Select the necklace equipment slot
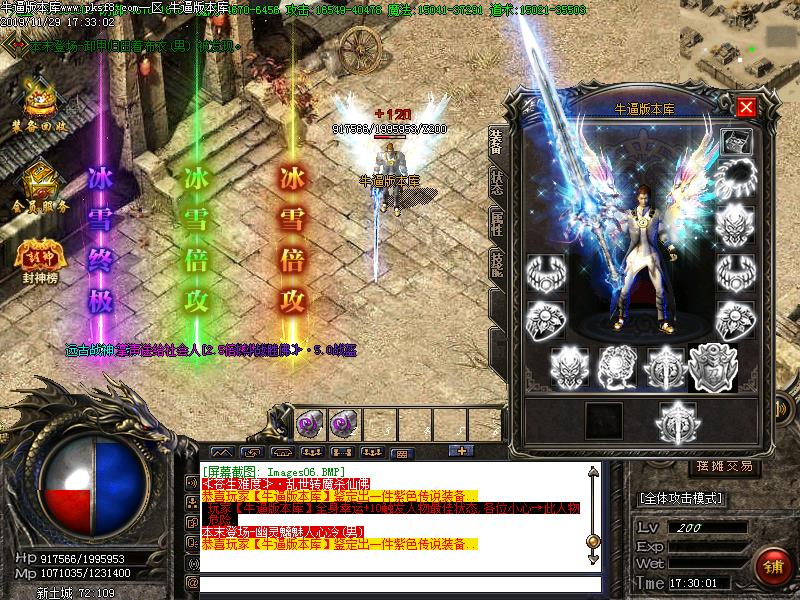800x600 pixels. [x=735, y=180]
